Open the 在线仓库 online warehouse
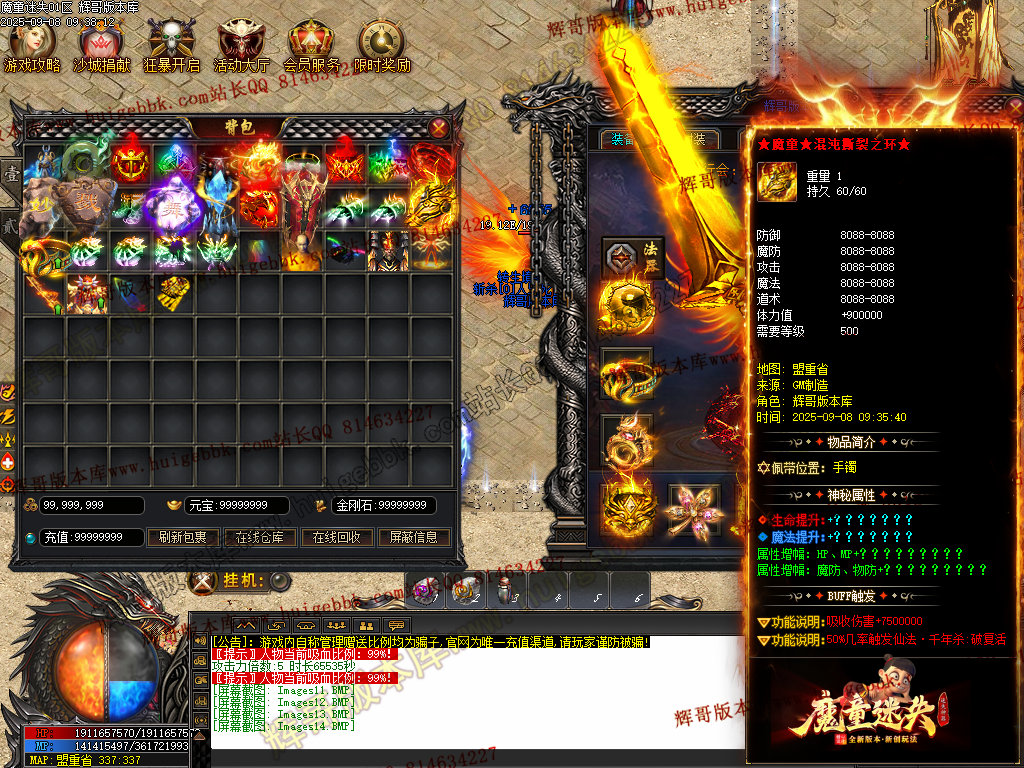The width and height of the screenshot is (1024, 768). coord(259,537)
